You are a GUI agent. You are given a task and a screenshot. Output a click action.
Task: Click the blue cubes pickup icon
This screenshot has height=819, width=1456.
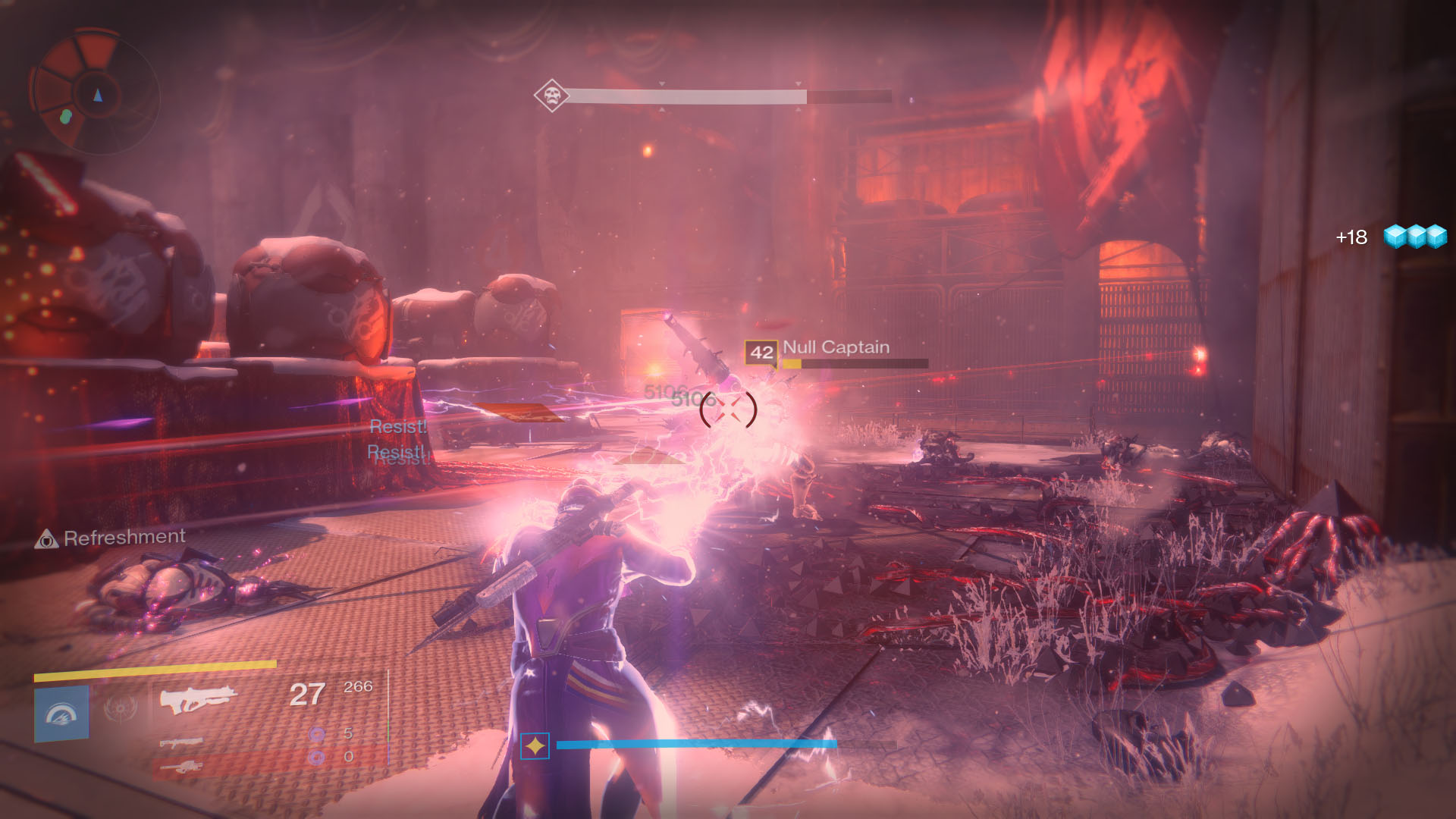[1415, 237]
